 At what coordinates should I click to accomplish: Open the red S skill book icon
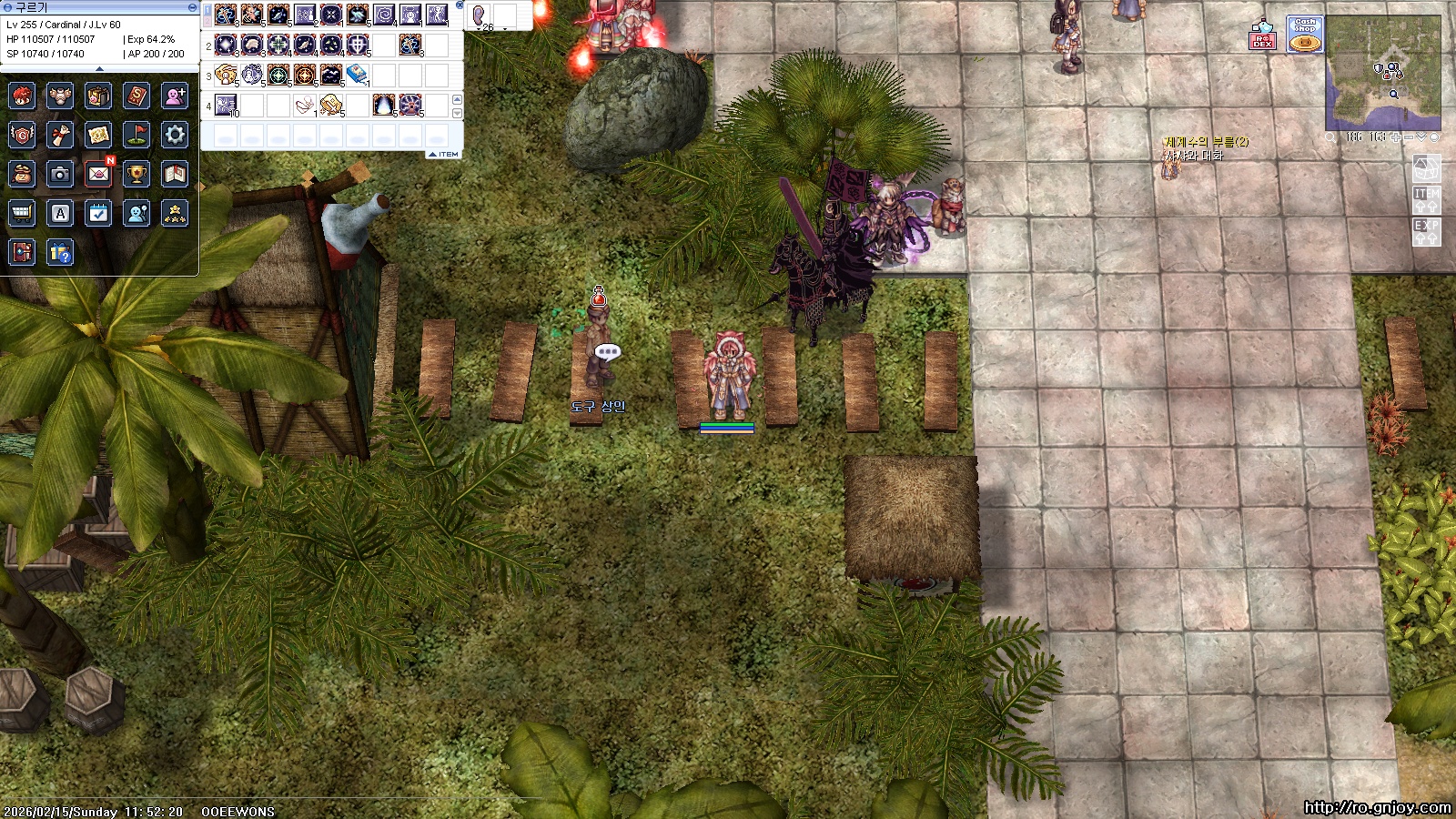point(136,96)
